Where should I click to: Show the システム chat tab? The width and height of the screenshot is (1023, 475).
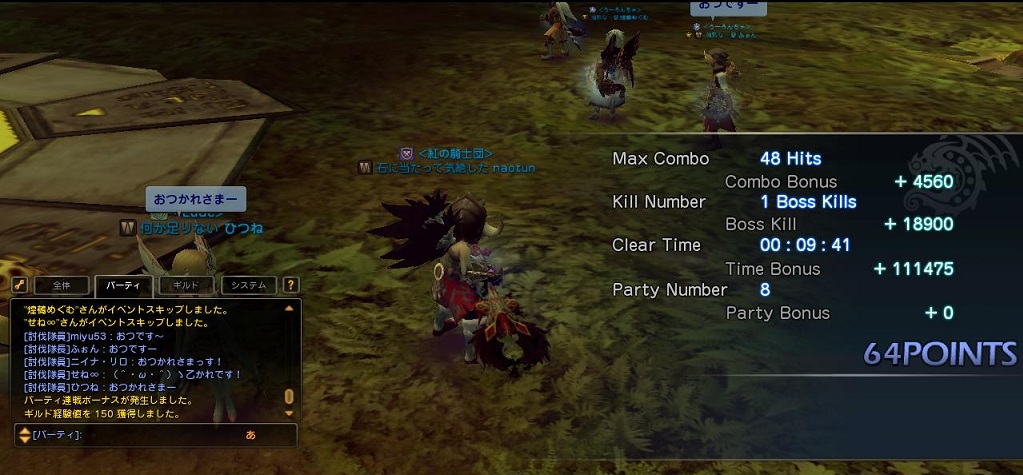click(249, 285)
